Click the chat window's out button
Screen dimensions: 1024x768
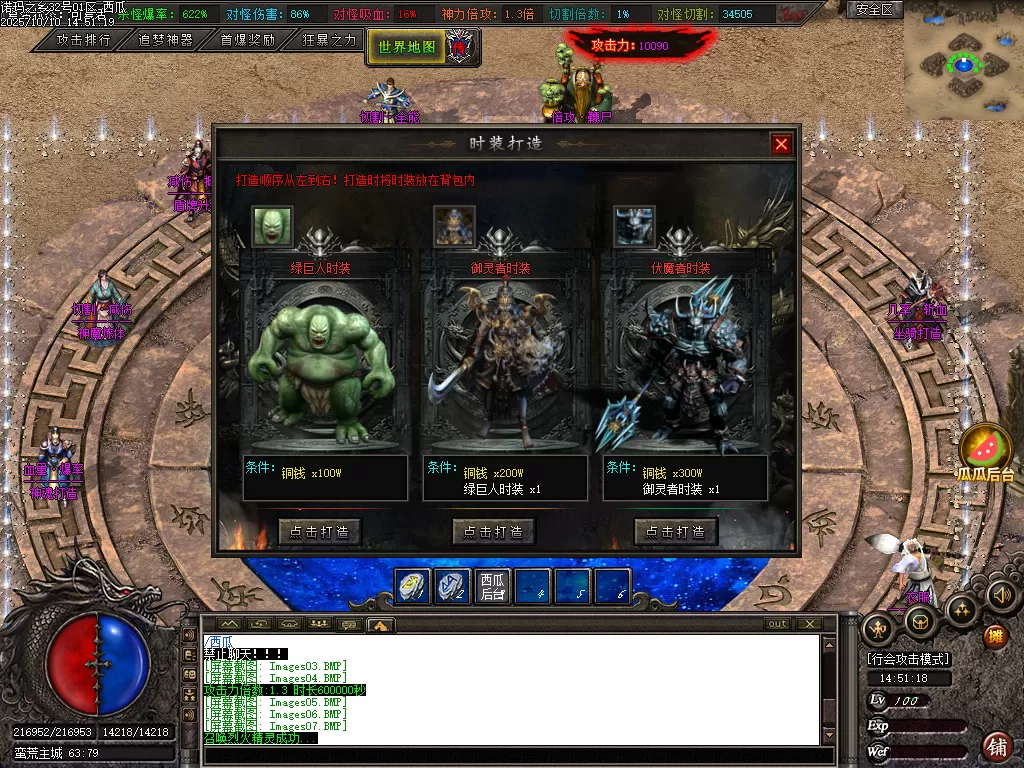(777, 624)
